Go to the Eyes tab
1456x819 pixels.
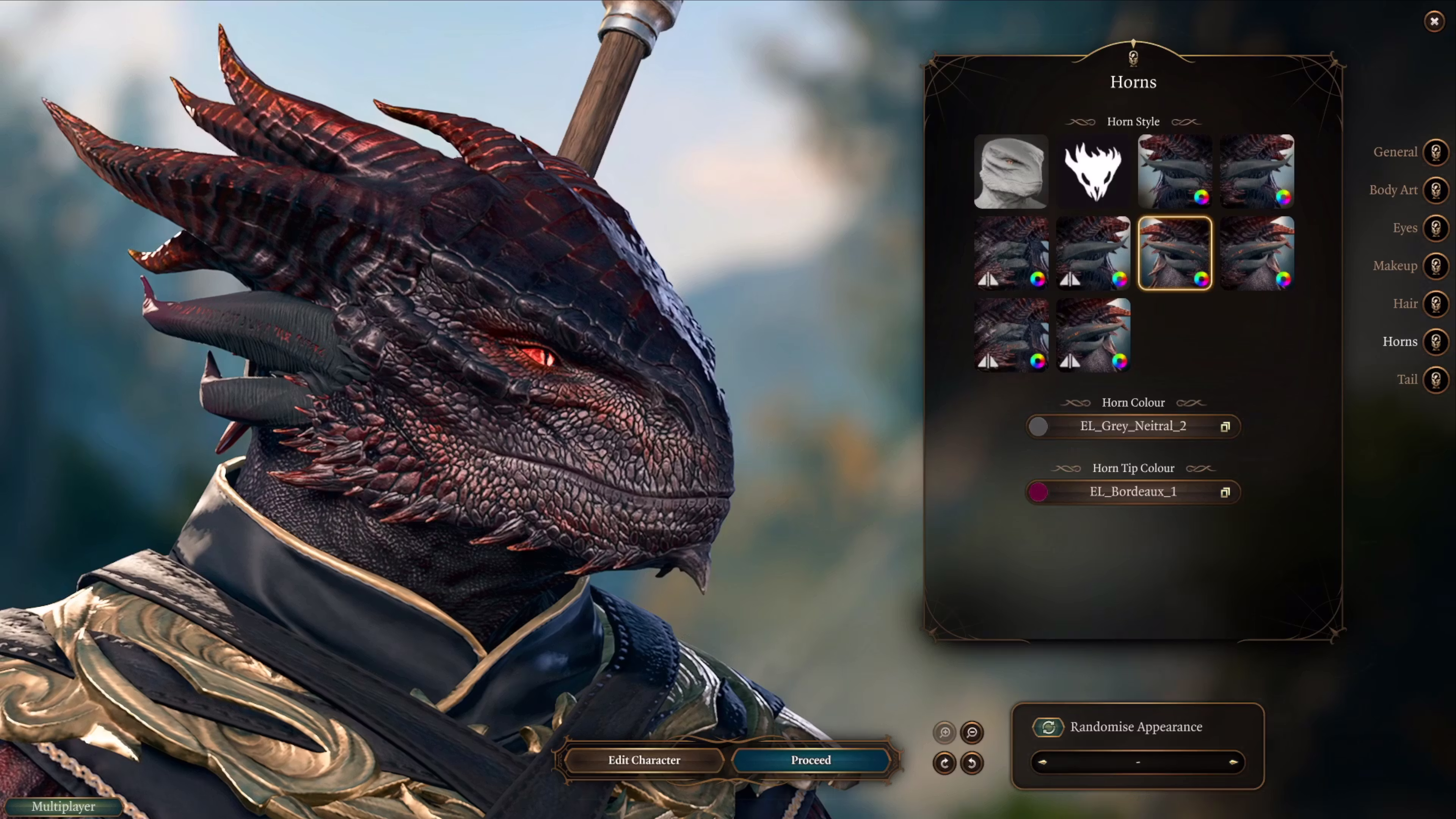point(1436,228)
